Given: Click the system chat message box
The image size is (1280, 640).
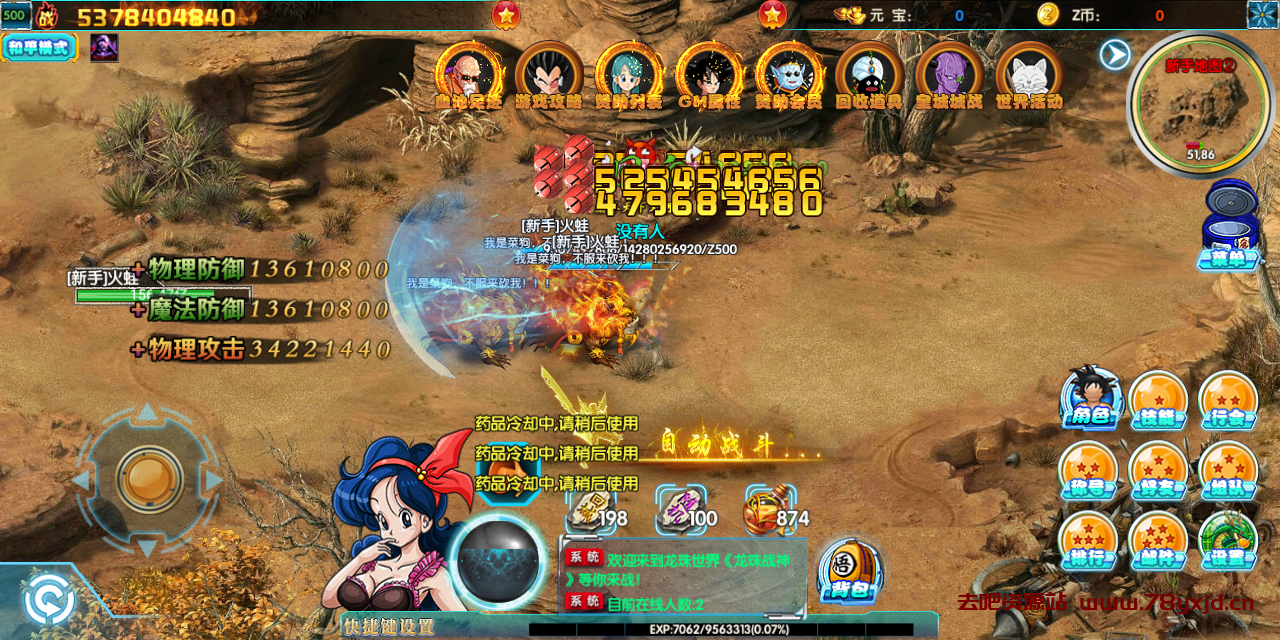Looking at the screenshot, I should [x=683, y=577].
